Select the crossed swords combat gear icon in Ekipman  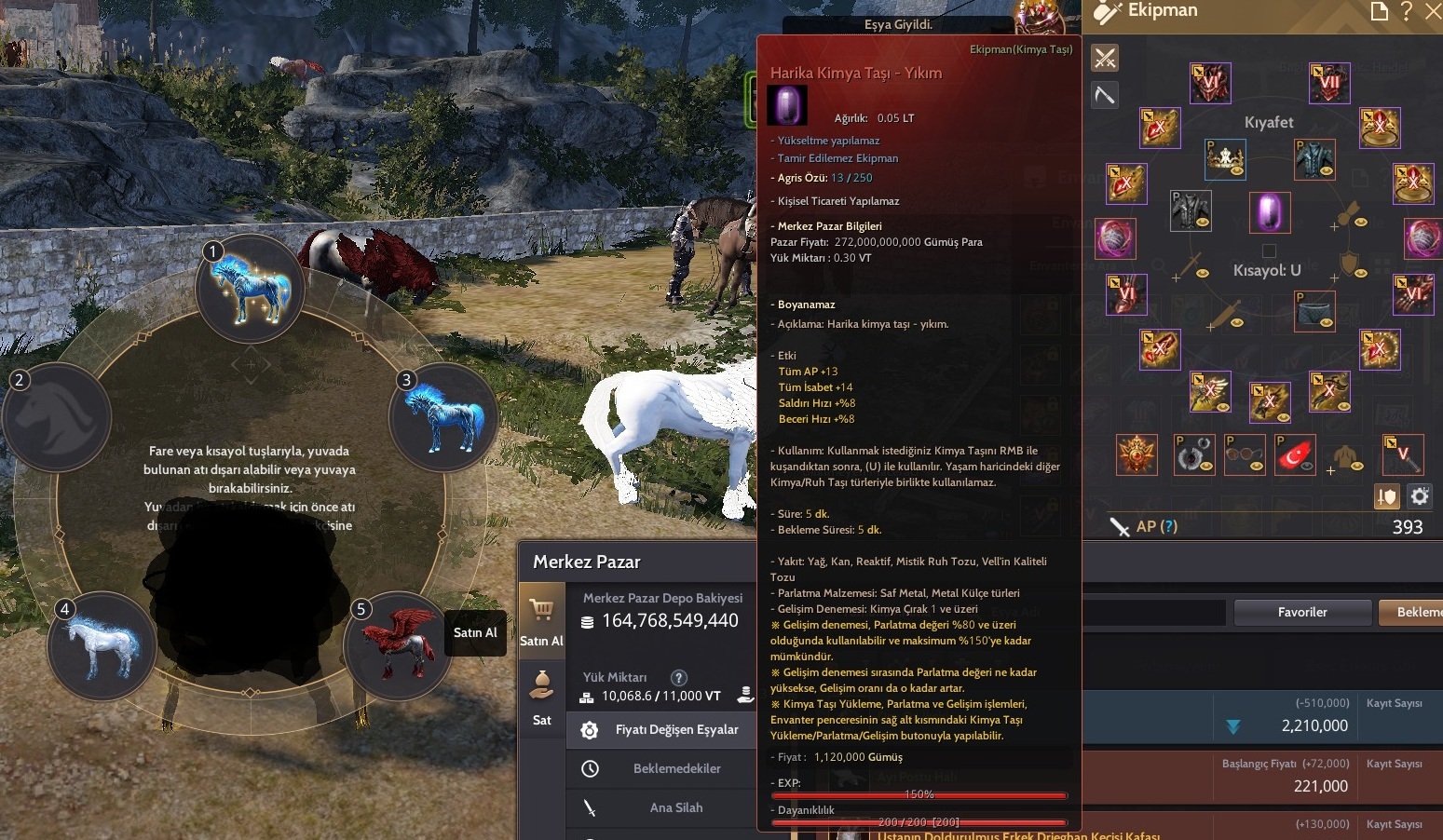pos(1105,57)
